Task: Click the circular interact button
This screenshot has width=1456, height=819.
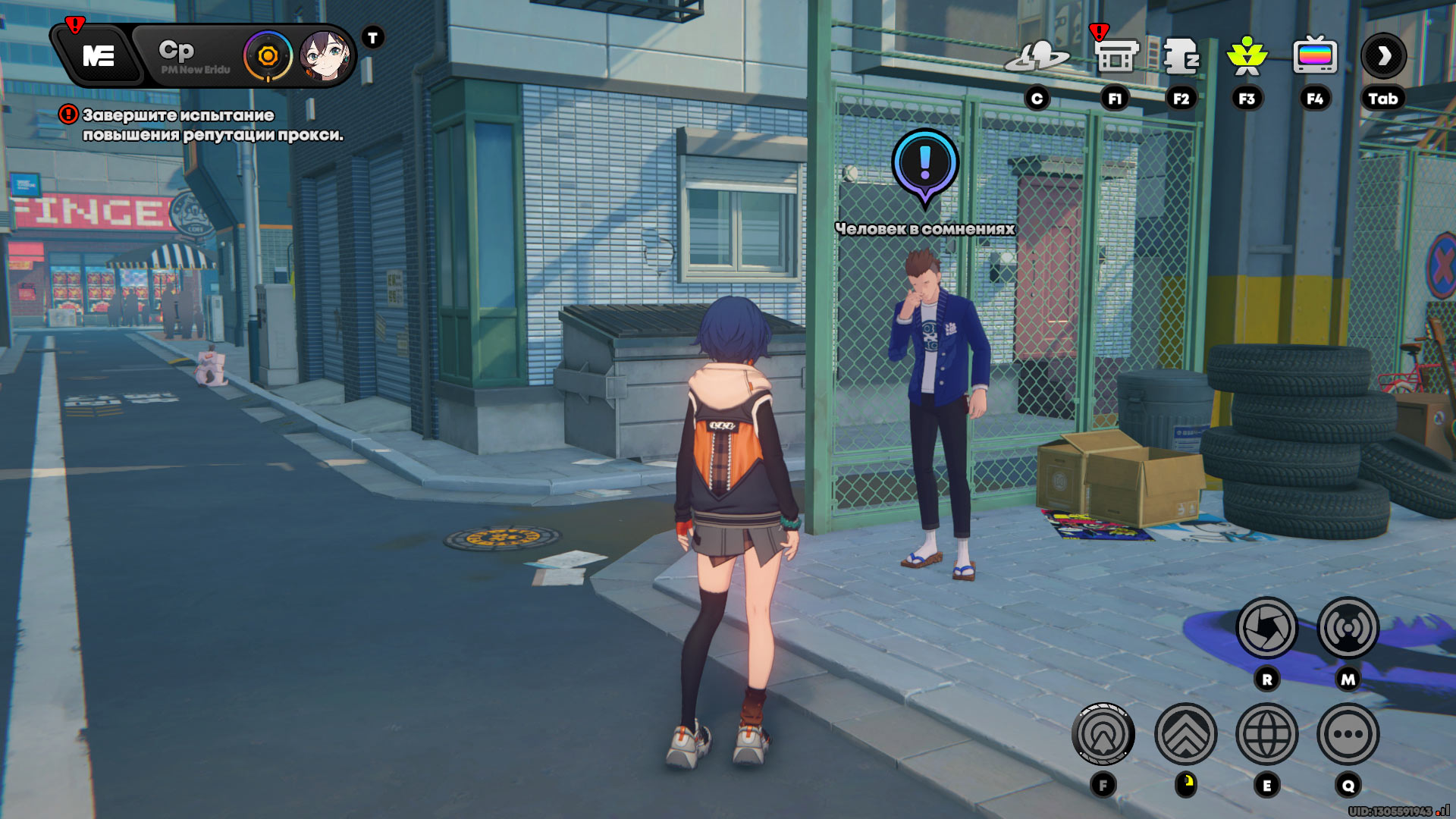Action: pos(1103,734)
